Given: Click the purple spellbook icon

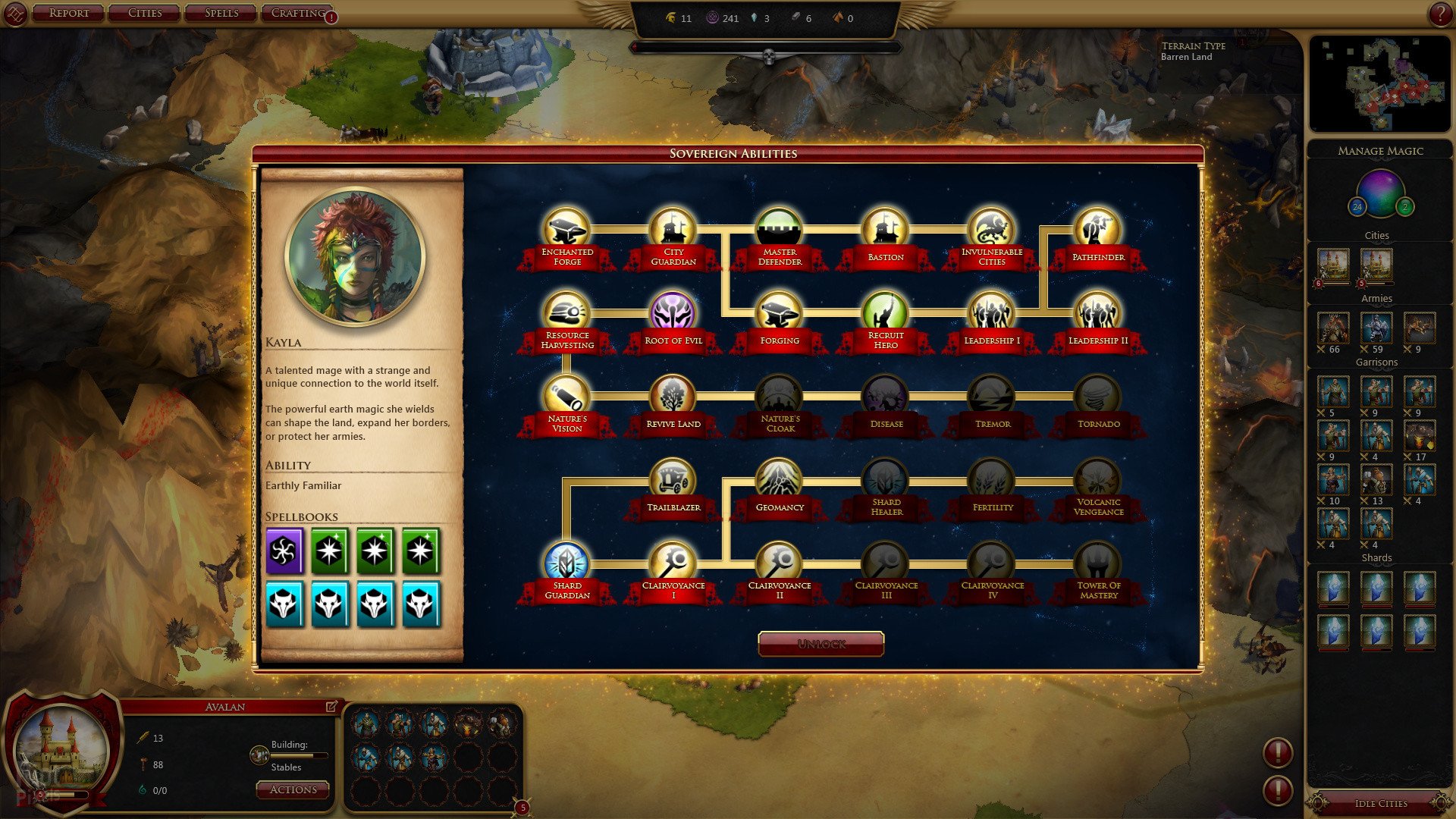Looking at the screenshot, I should coord(284,551).
